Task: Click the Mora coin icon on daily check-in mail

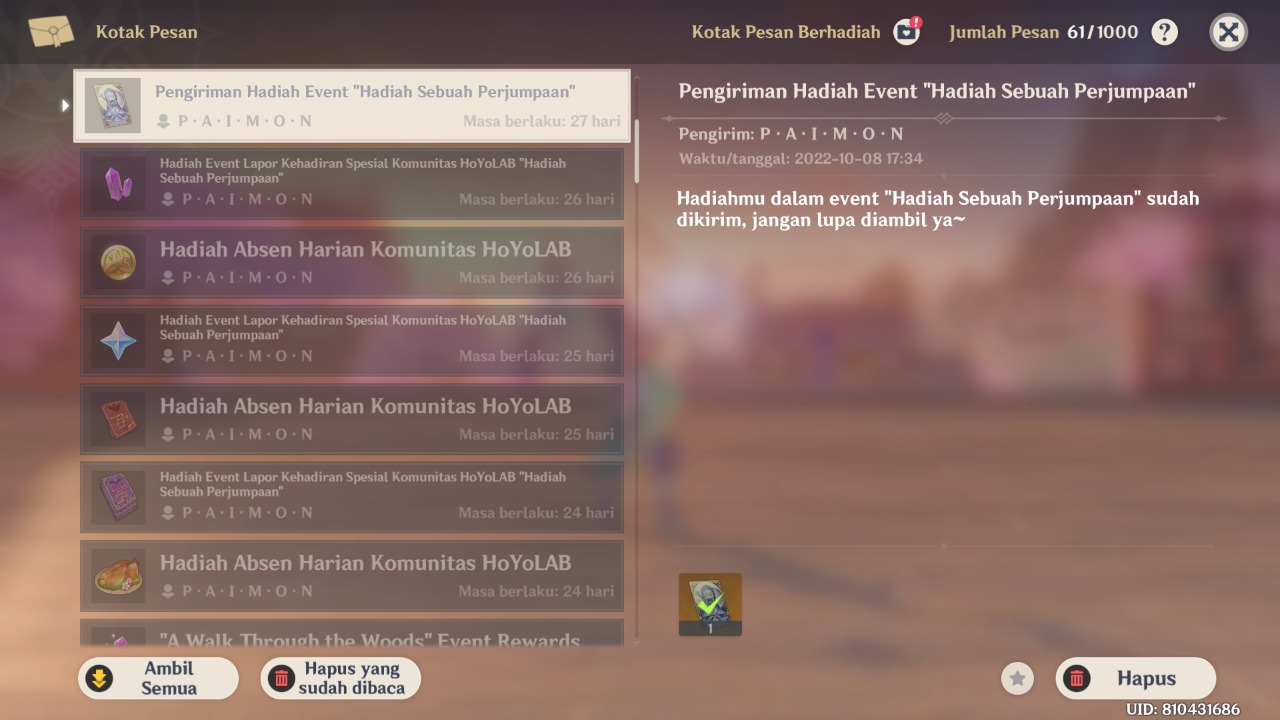Action: (117, 262)
